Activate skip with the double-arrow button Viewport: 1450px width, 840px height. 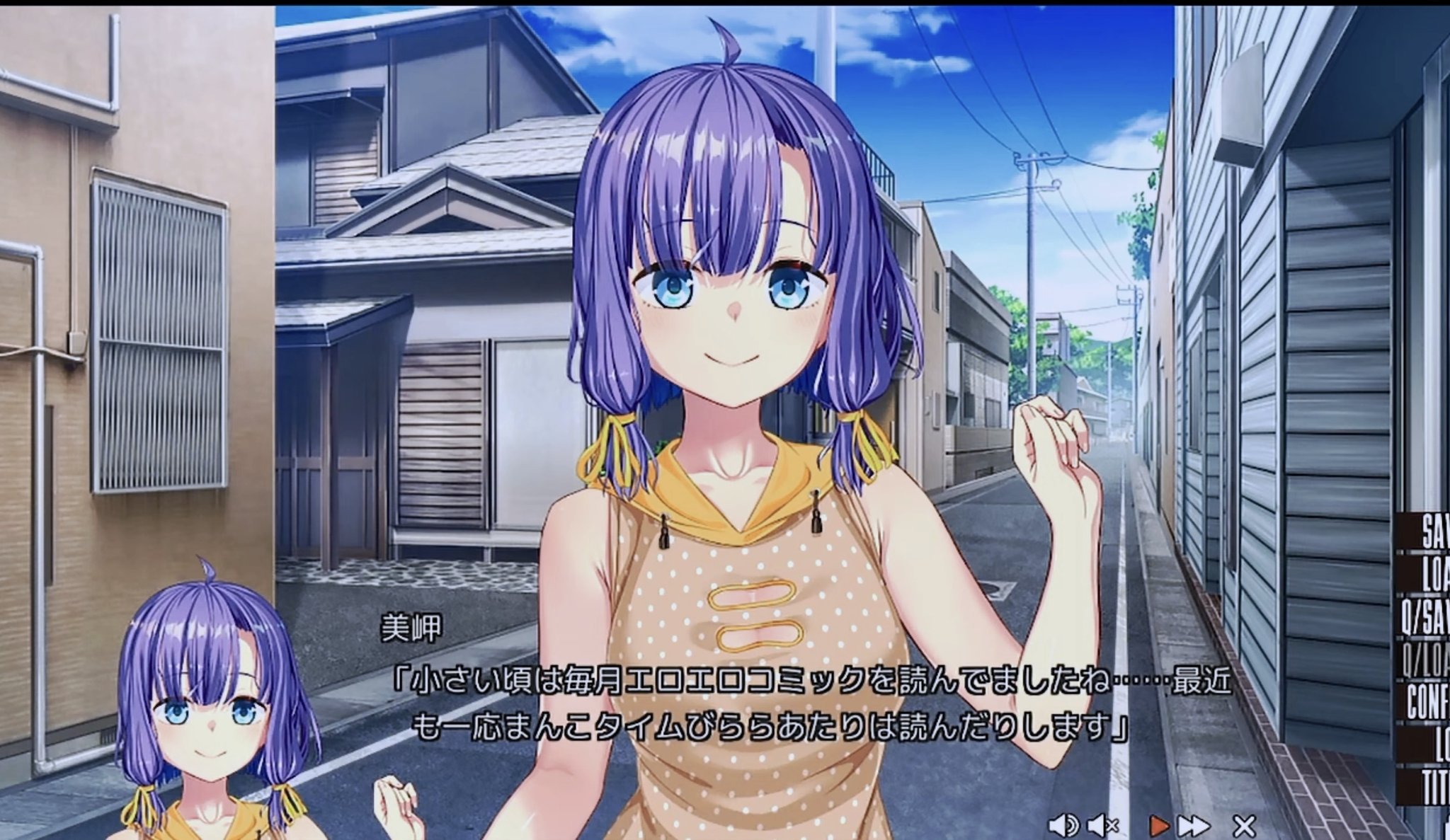[1193, 824]
